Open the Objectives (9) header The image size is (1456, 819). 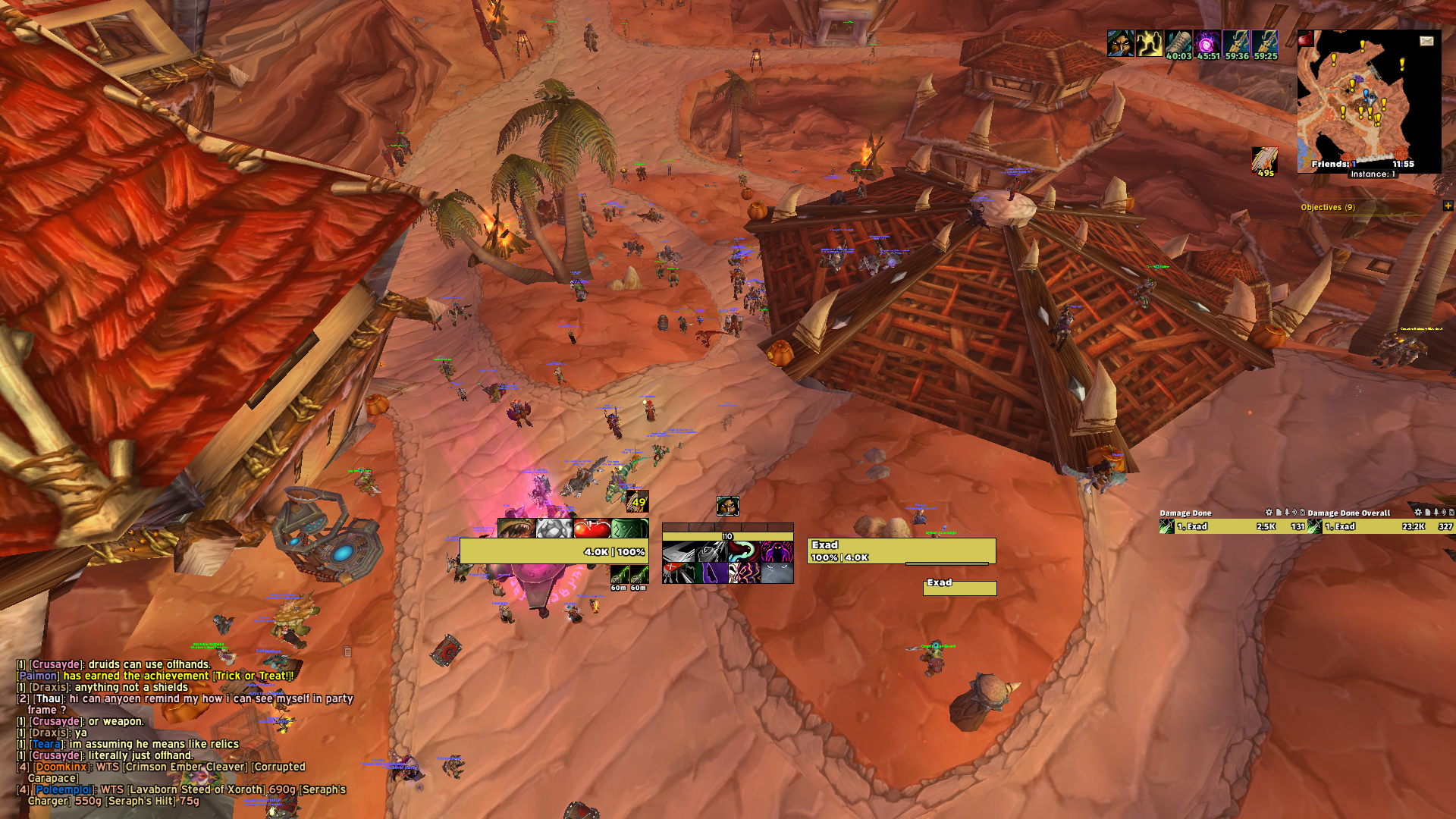1328,207
